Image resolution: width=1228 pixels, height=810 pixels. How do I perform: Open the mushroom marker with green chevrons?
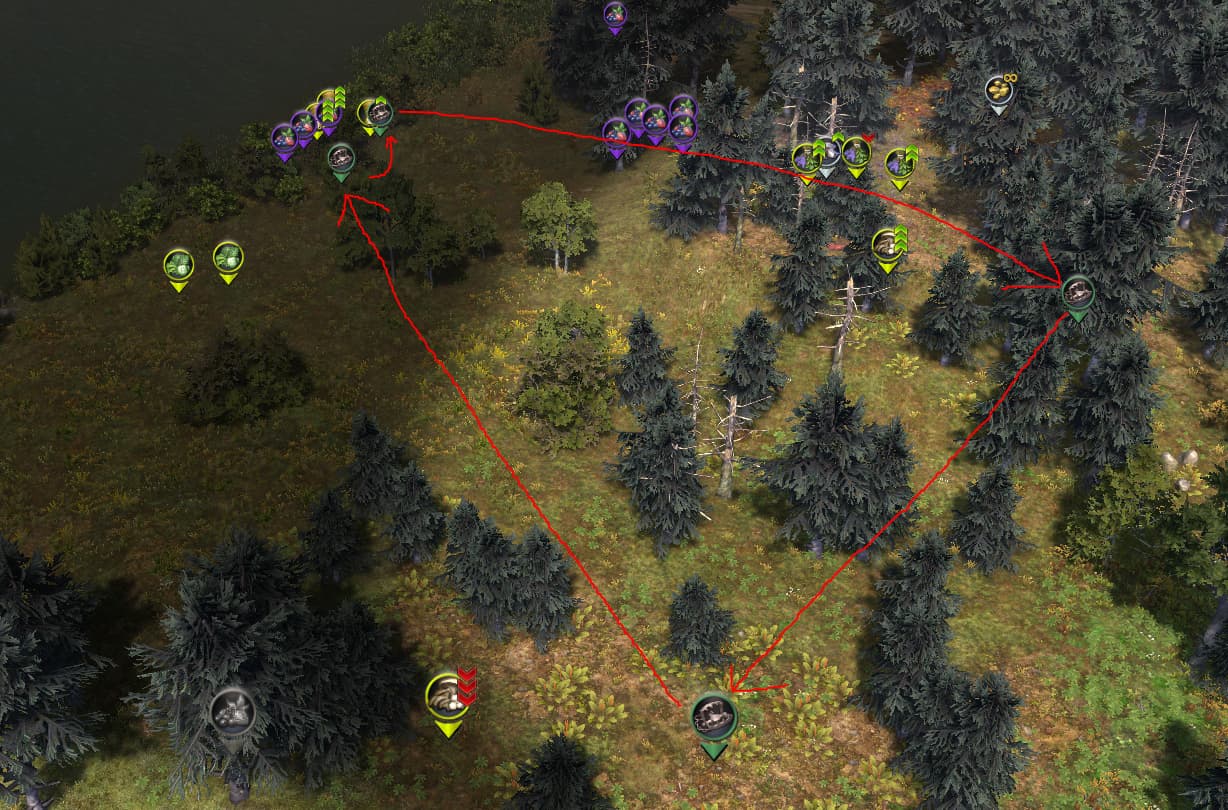coord(886,245)
